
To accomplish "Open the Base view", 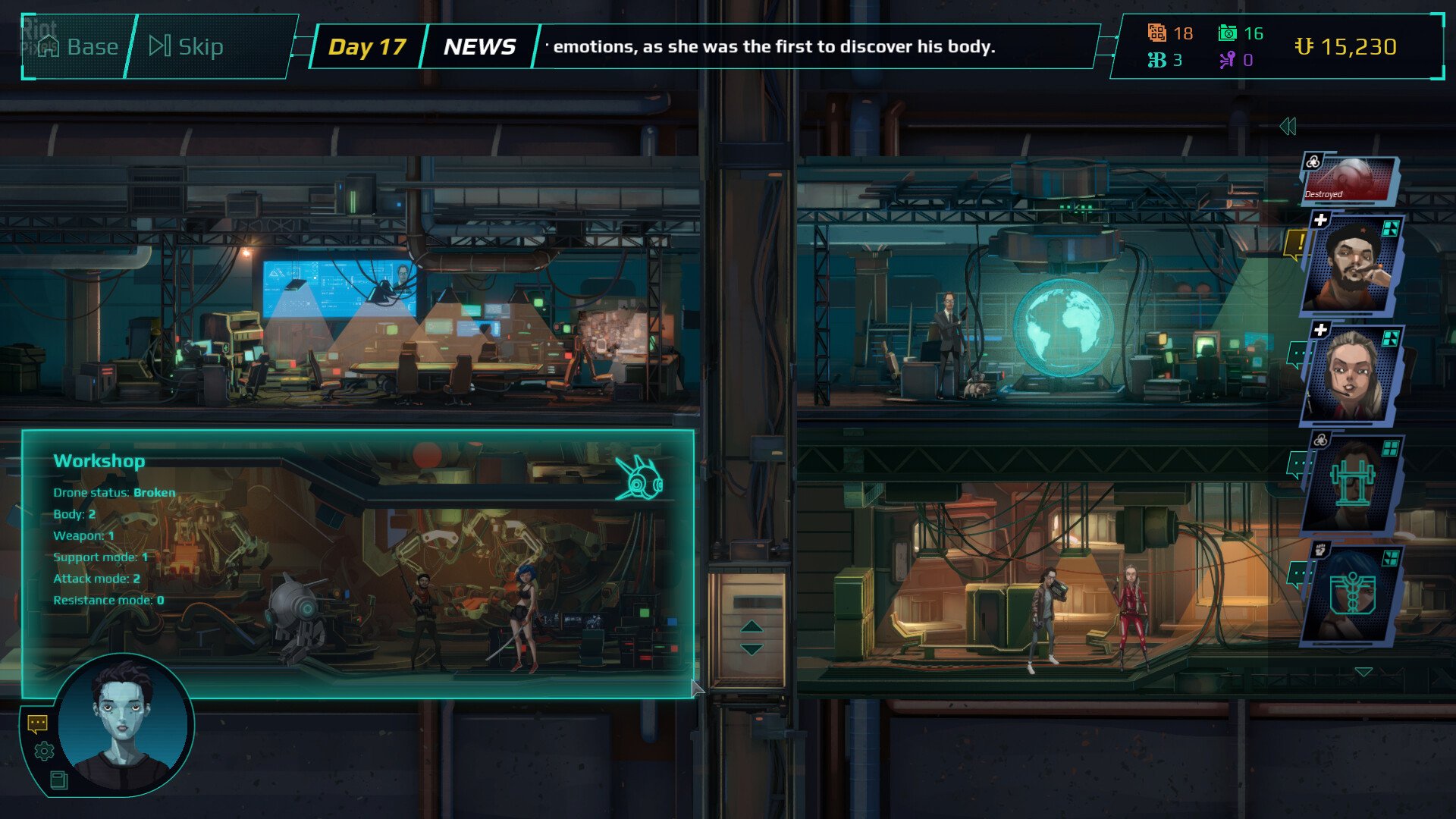I will click(x=78, y=47).
